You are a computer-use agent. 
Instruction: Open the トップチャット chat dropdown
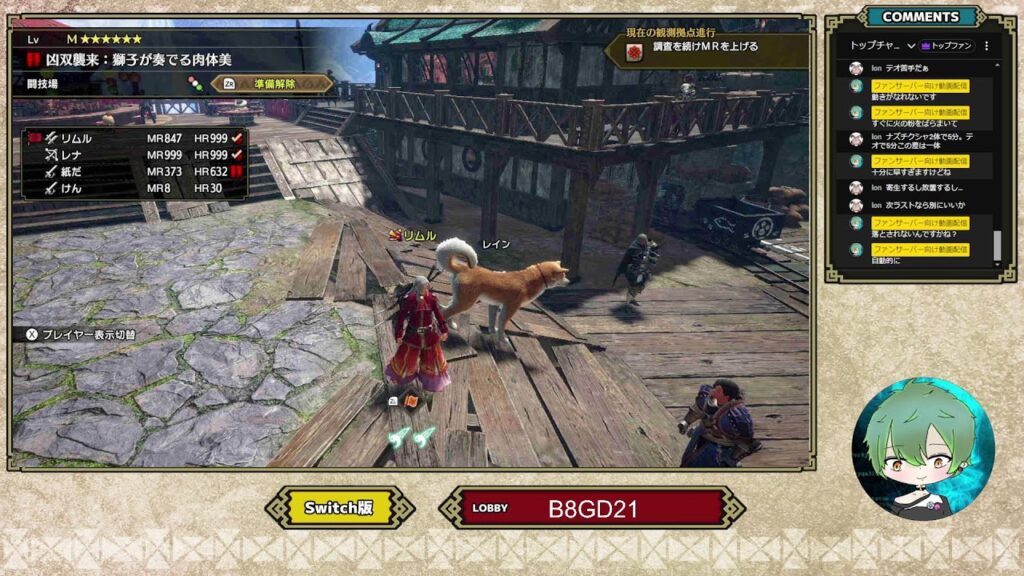[x=882, y=46]
